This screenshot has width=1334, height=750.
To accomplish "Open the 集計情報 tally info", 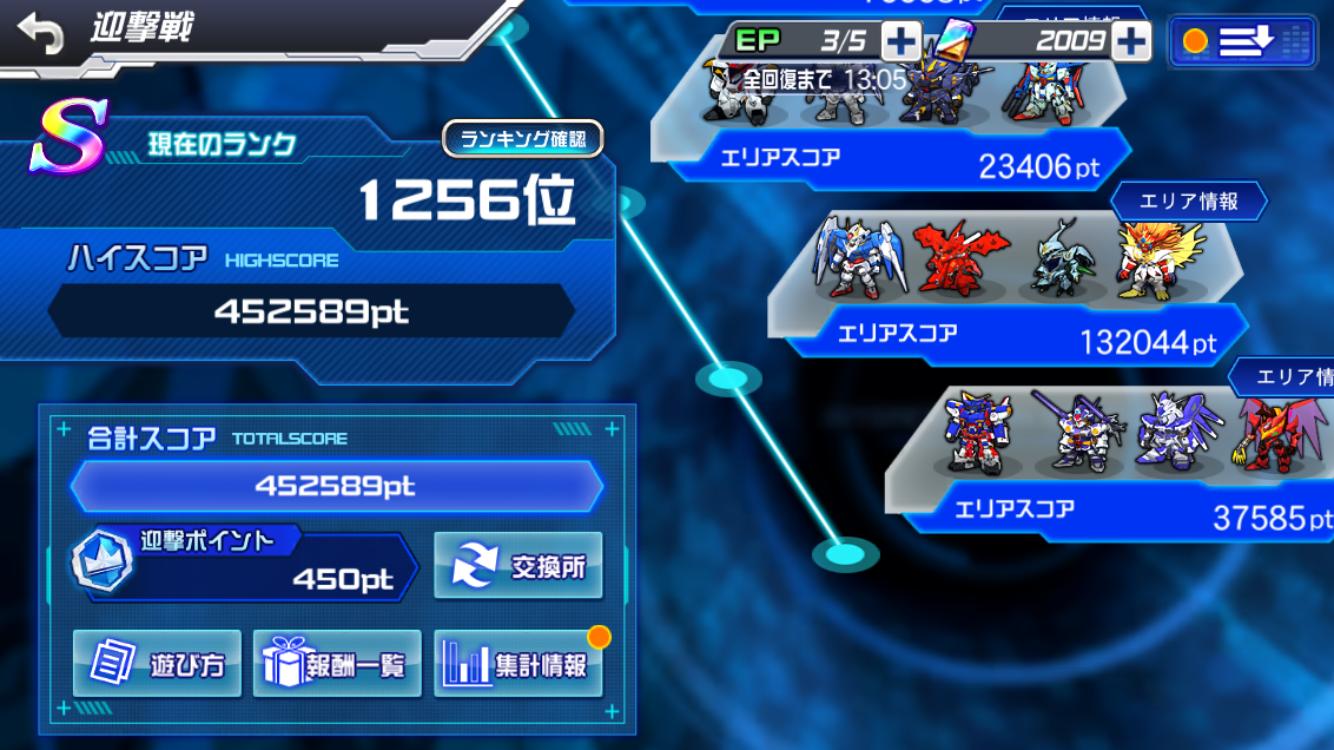I will [518, 664].
